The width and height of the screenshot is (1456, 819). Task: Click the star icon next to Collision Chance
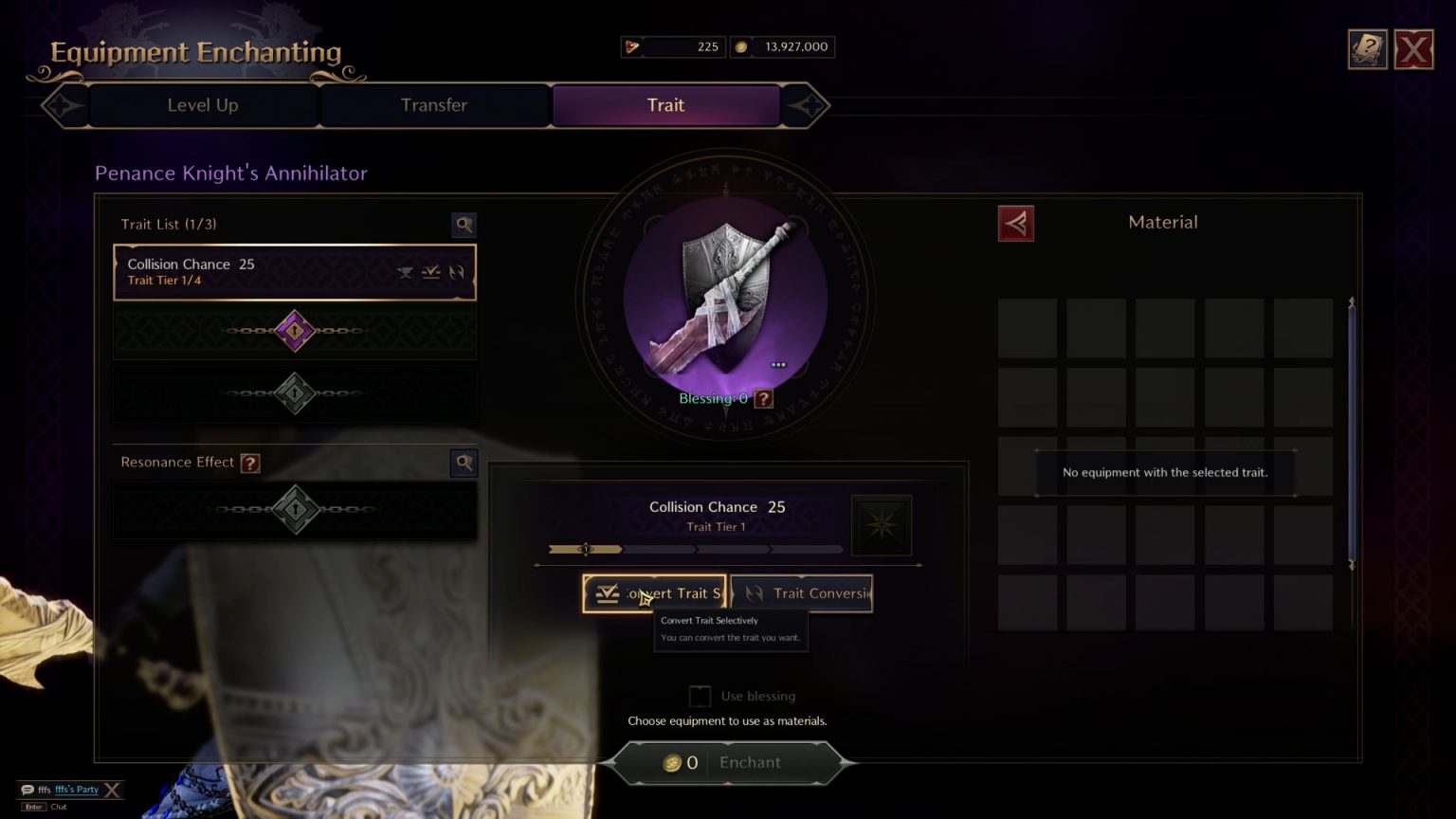[x=881, y=523]
